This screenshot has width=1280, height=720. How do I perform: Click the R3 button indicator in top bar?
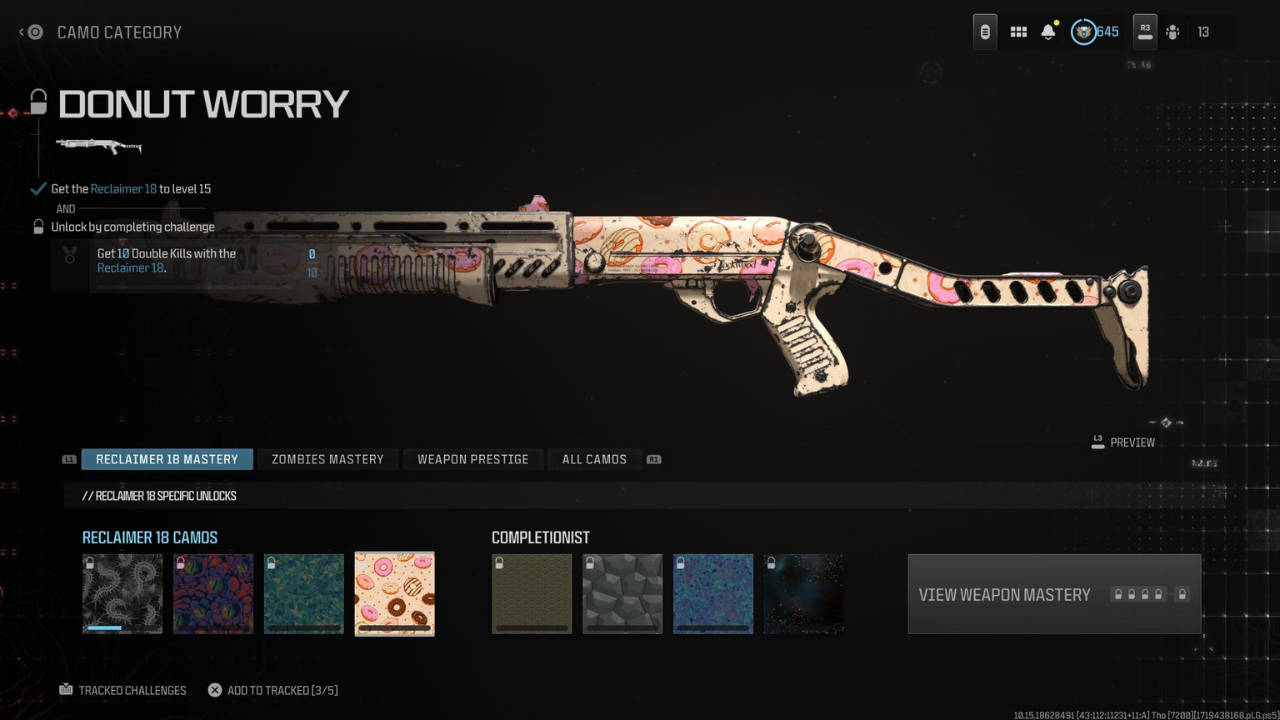[1144, 31]
